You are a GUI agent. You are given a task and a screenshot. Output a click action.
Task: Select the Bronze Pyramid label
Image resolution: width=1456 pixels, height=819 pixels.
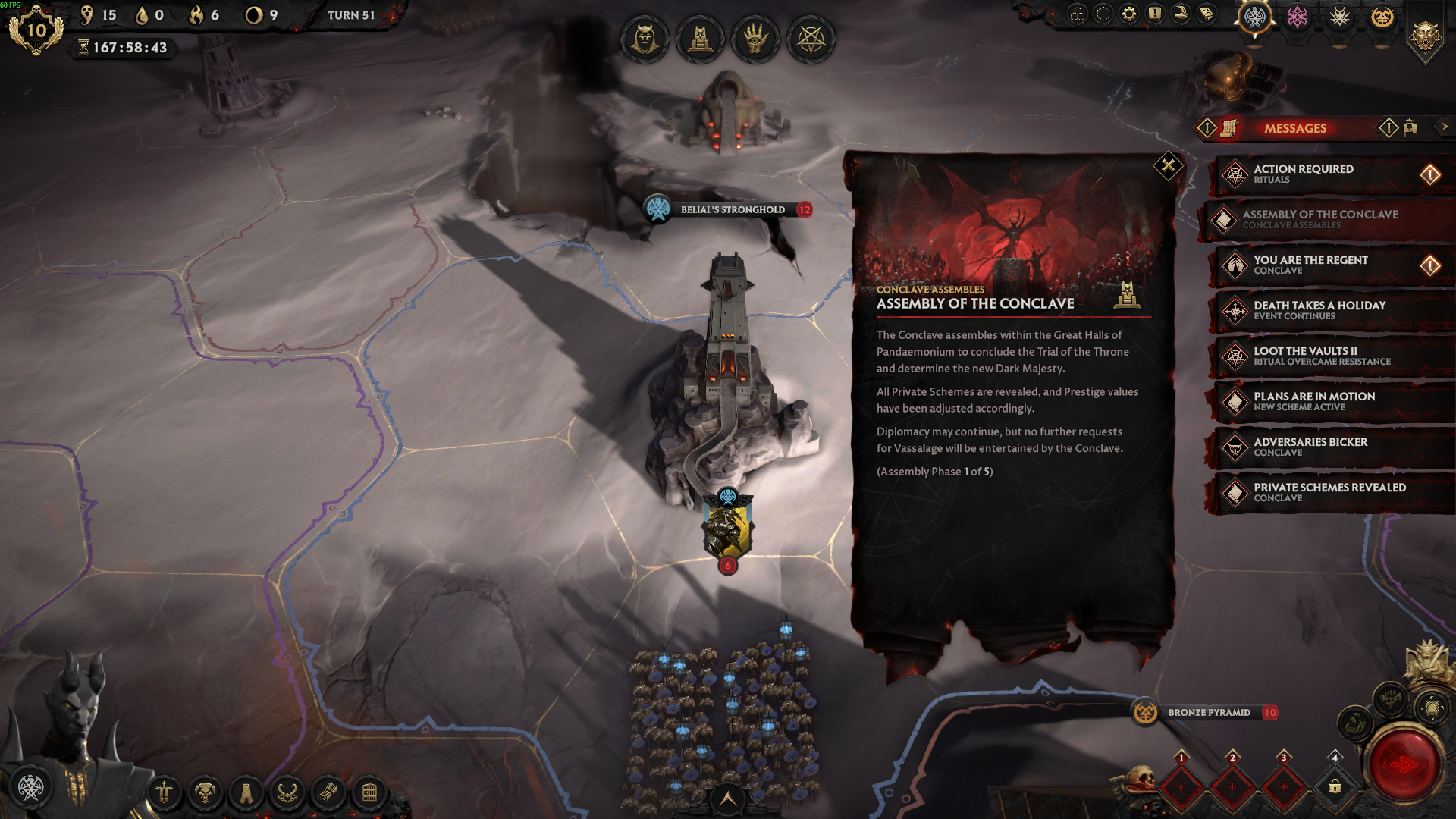click(1208, 713)
